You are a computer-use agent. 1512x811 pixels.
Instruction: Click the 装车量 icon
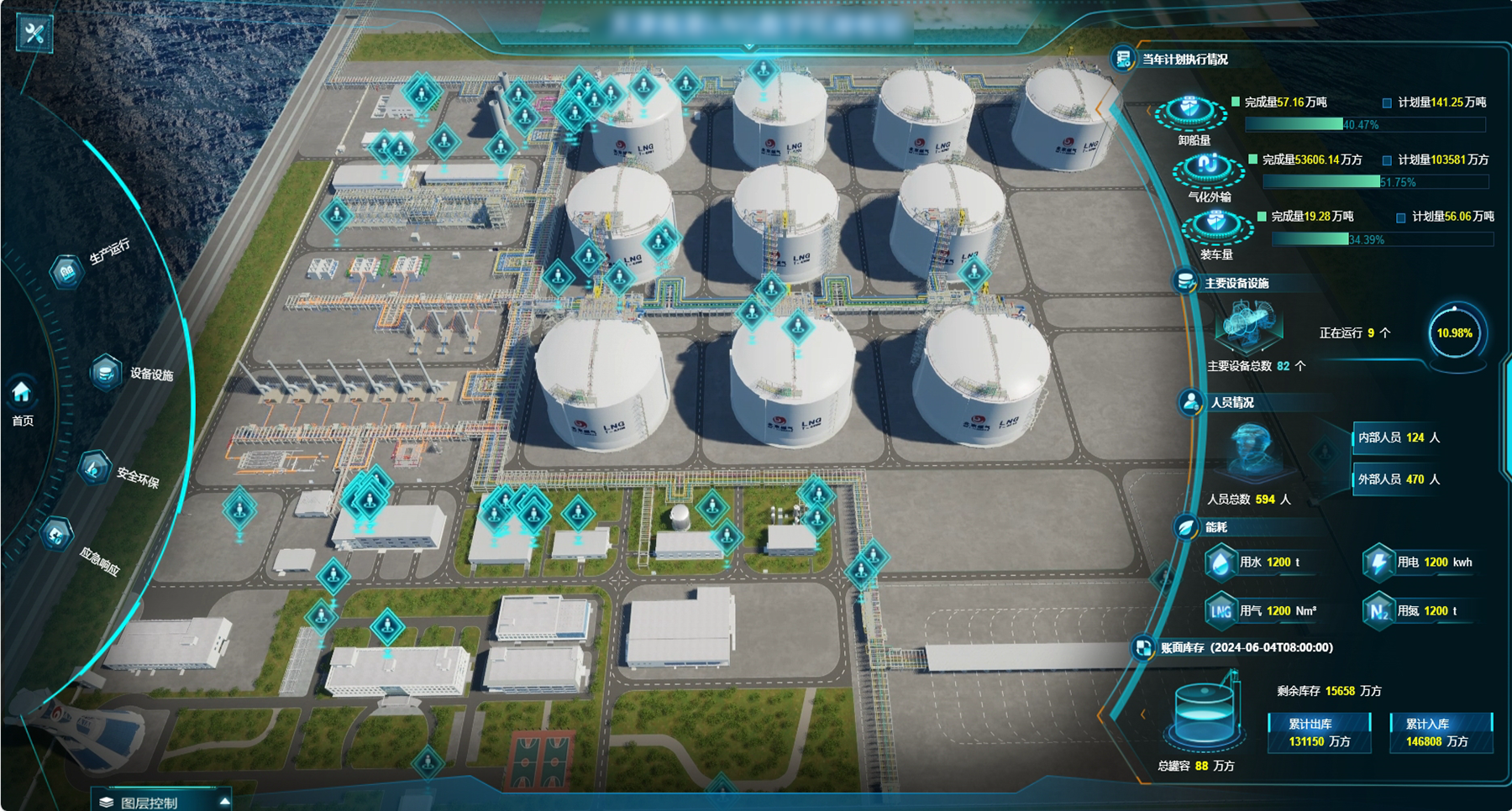tap(1215, 226)
